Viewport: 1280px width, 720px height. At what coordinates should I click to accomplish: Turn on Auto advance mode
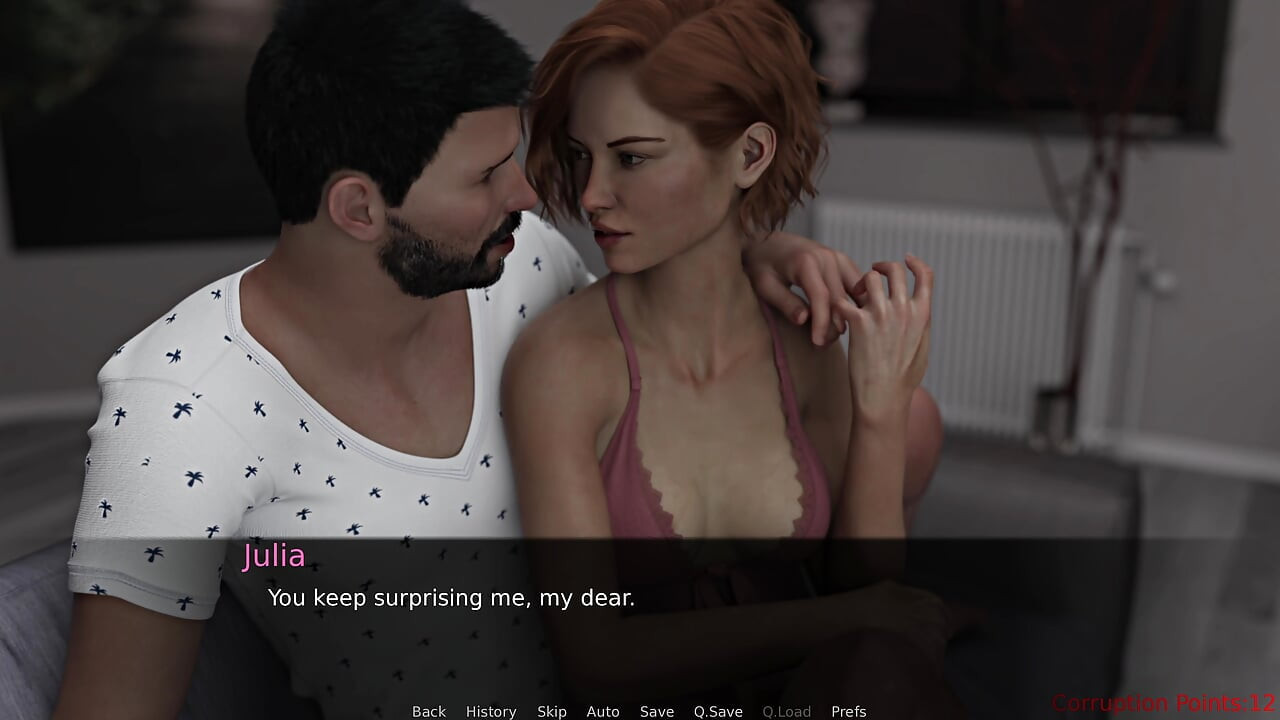[x=603, y=711]
